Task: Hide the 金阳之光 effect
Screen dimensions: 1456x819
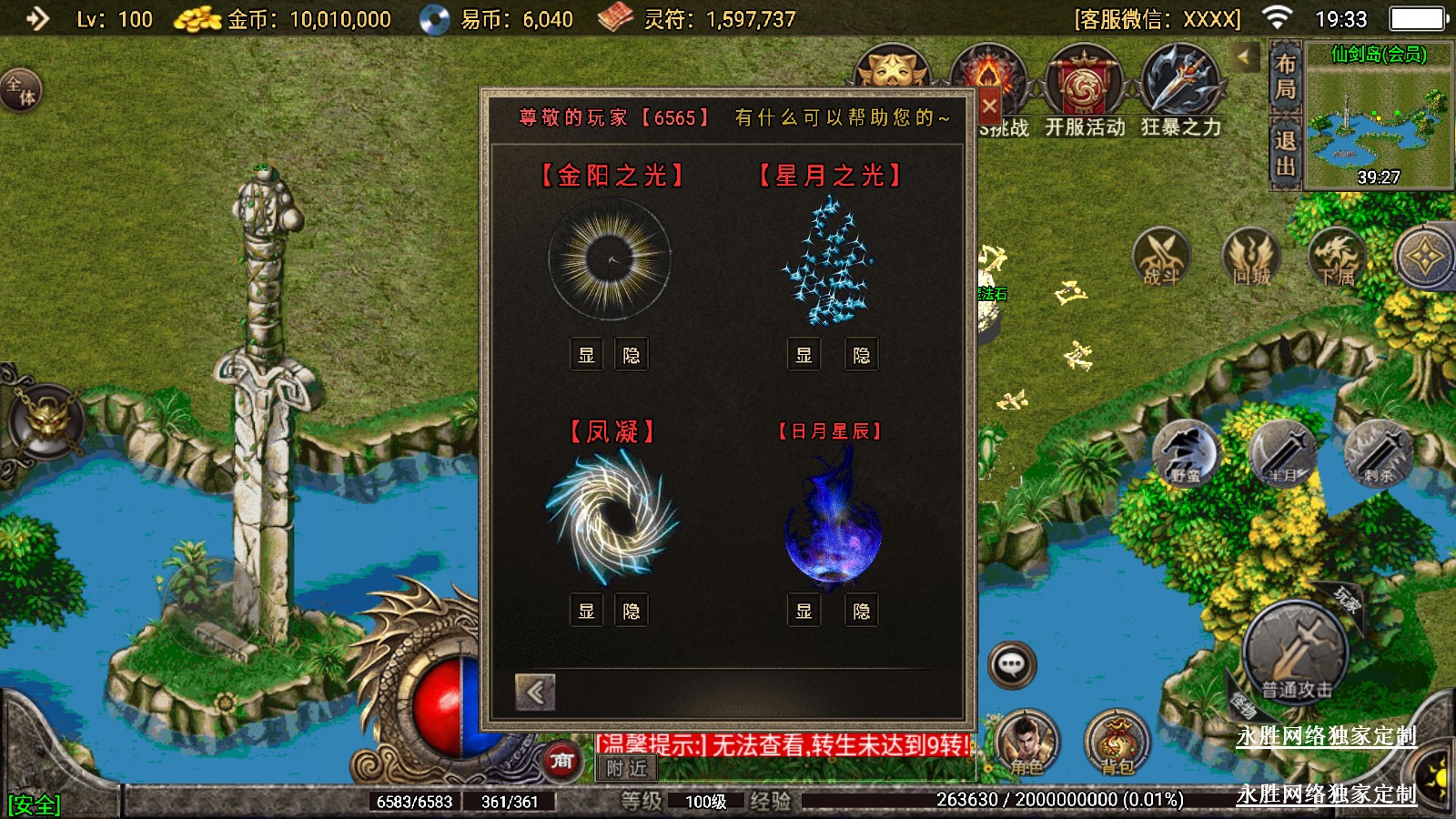Action: coord(632,355)
